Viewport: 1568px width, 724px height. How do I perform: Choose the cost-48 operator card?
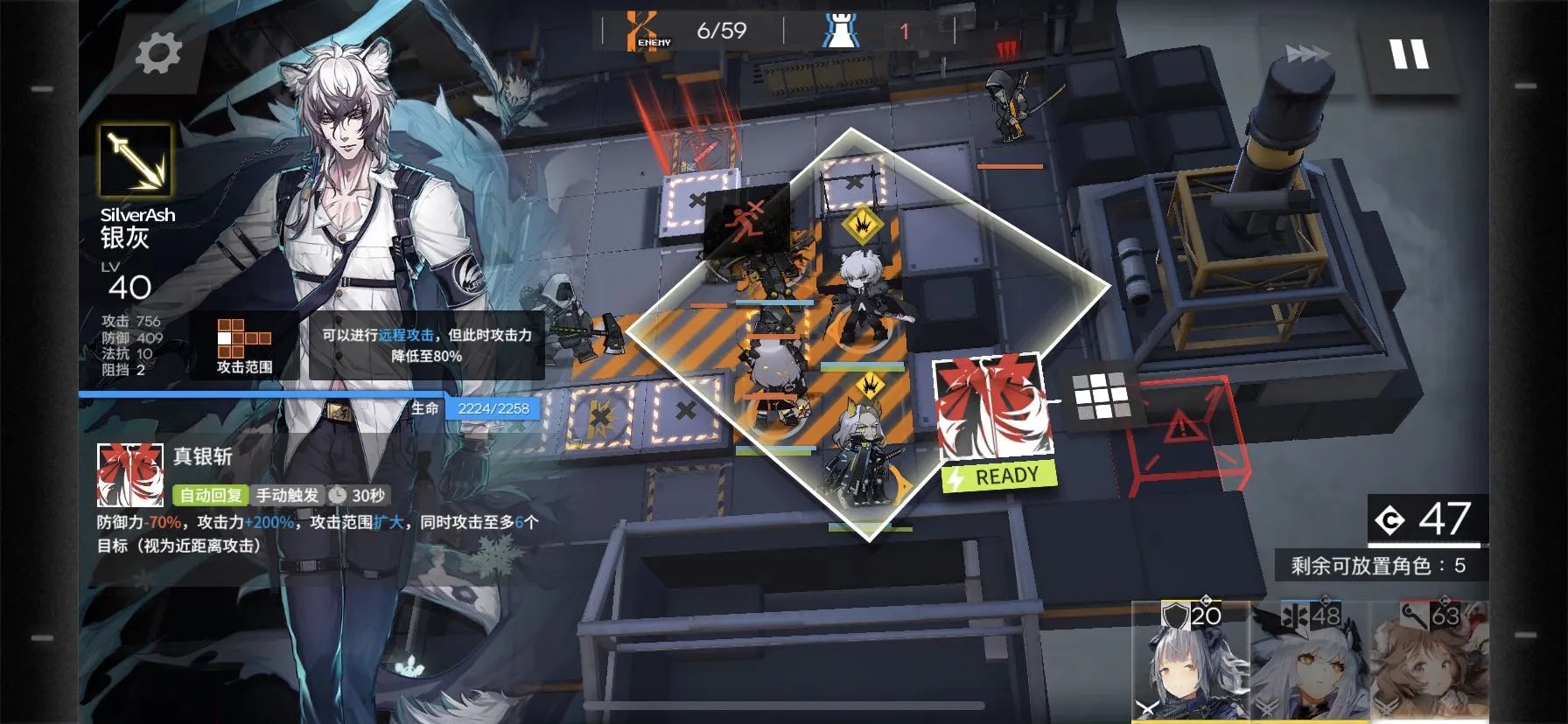coord(1309,662)
